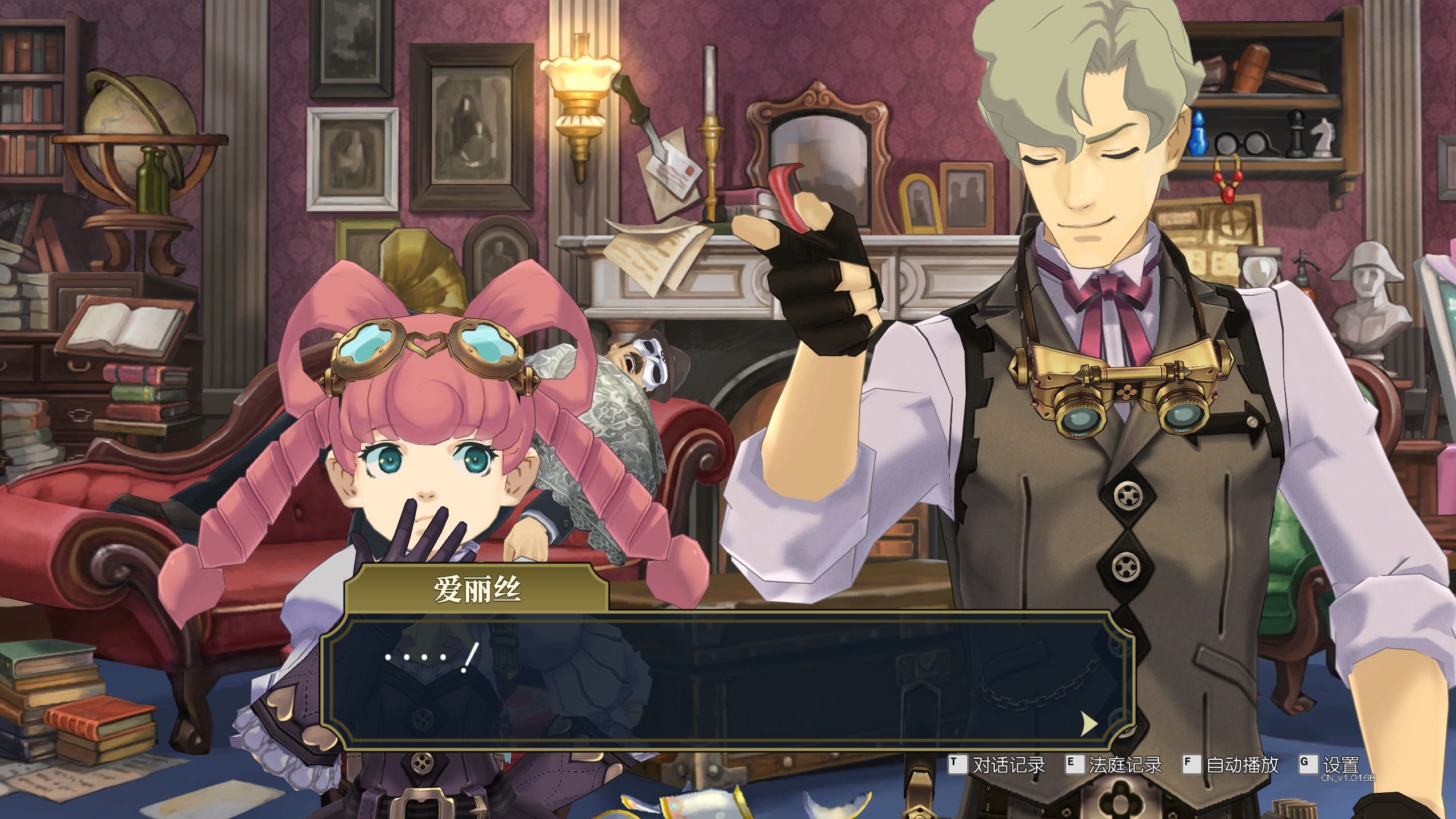Open the 法庭记录 court record
The width and height of the screenshot is (1456, 819).
[1113, 765]
